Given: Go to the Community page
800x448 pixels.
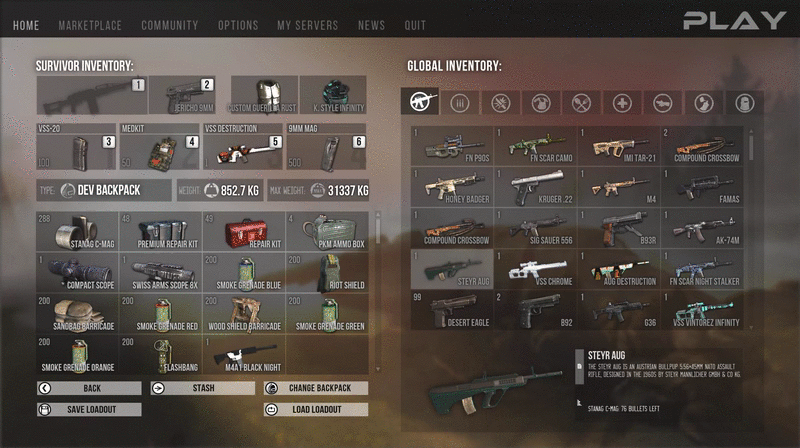Looking at the screenshot, I should pyautogui.click(x=169, y=25).
